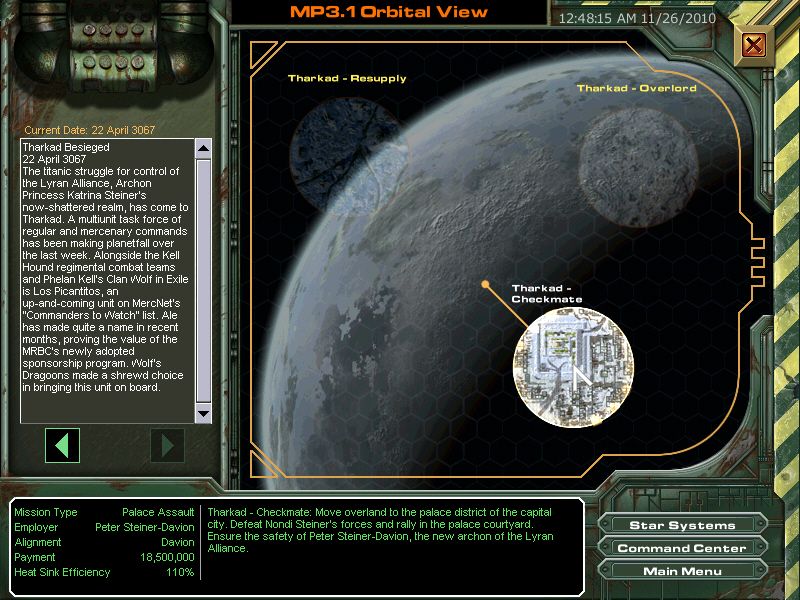Close the Orbital View screen
Screen dimensions: 800x600
[754, 45]
